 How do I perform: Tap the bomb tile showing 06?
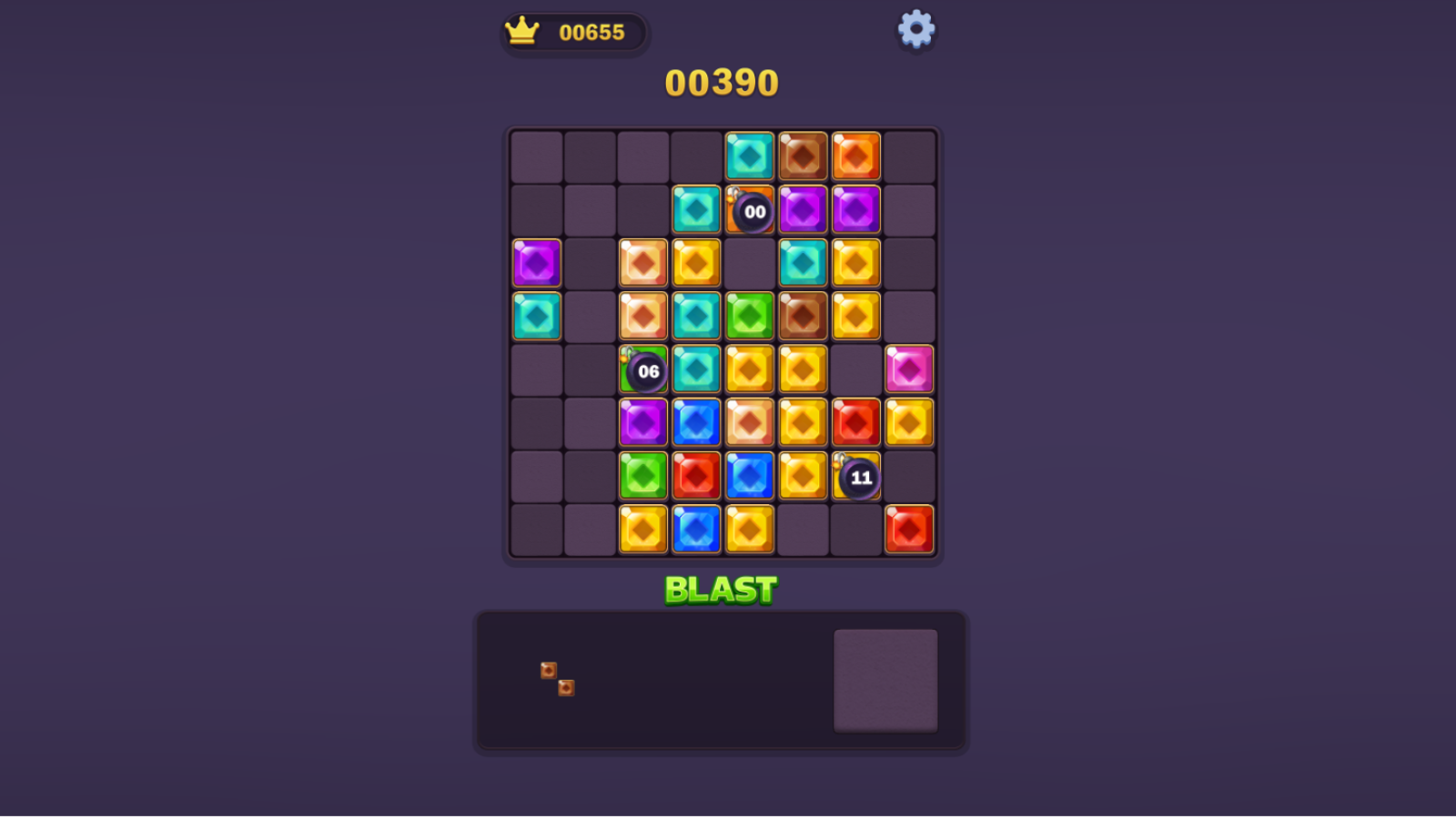[648, 371]
